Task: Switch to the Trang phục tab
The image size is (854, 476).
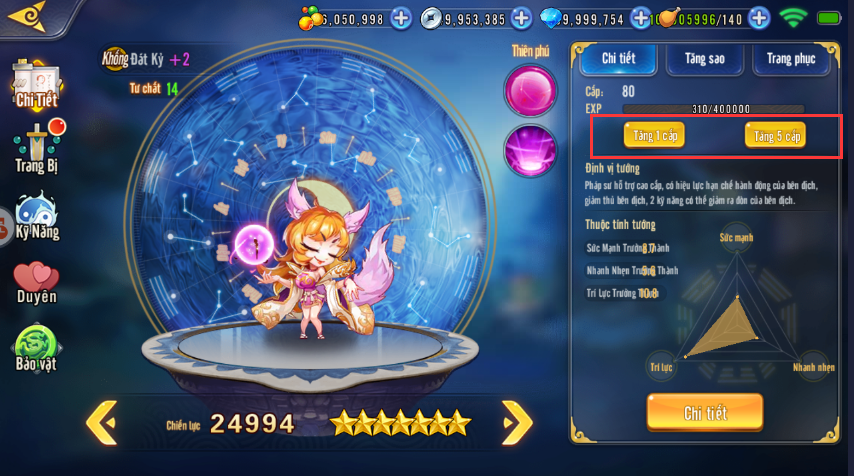Action: point(791,59)
